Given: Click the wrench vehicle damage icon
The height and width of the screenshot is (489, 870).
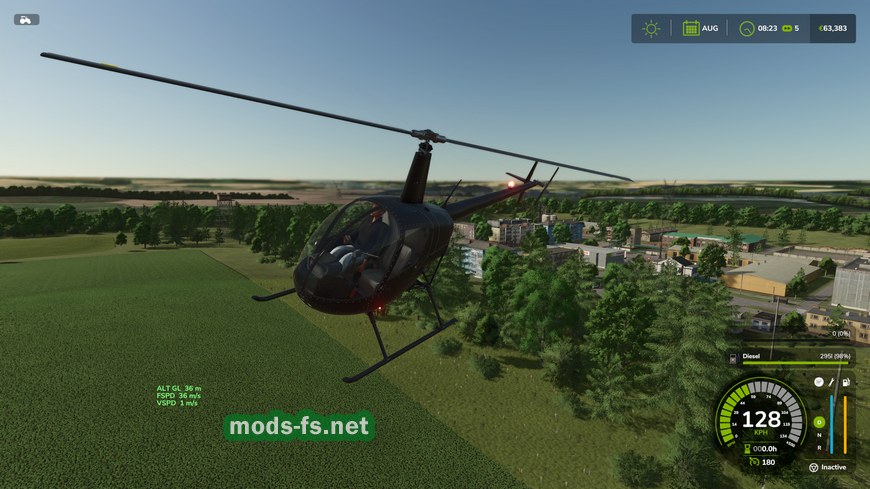Looking at the screenshot, I should tap(832, 382).
